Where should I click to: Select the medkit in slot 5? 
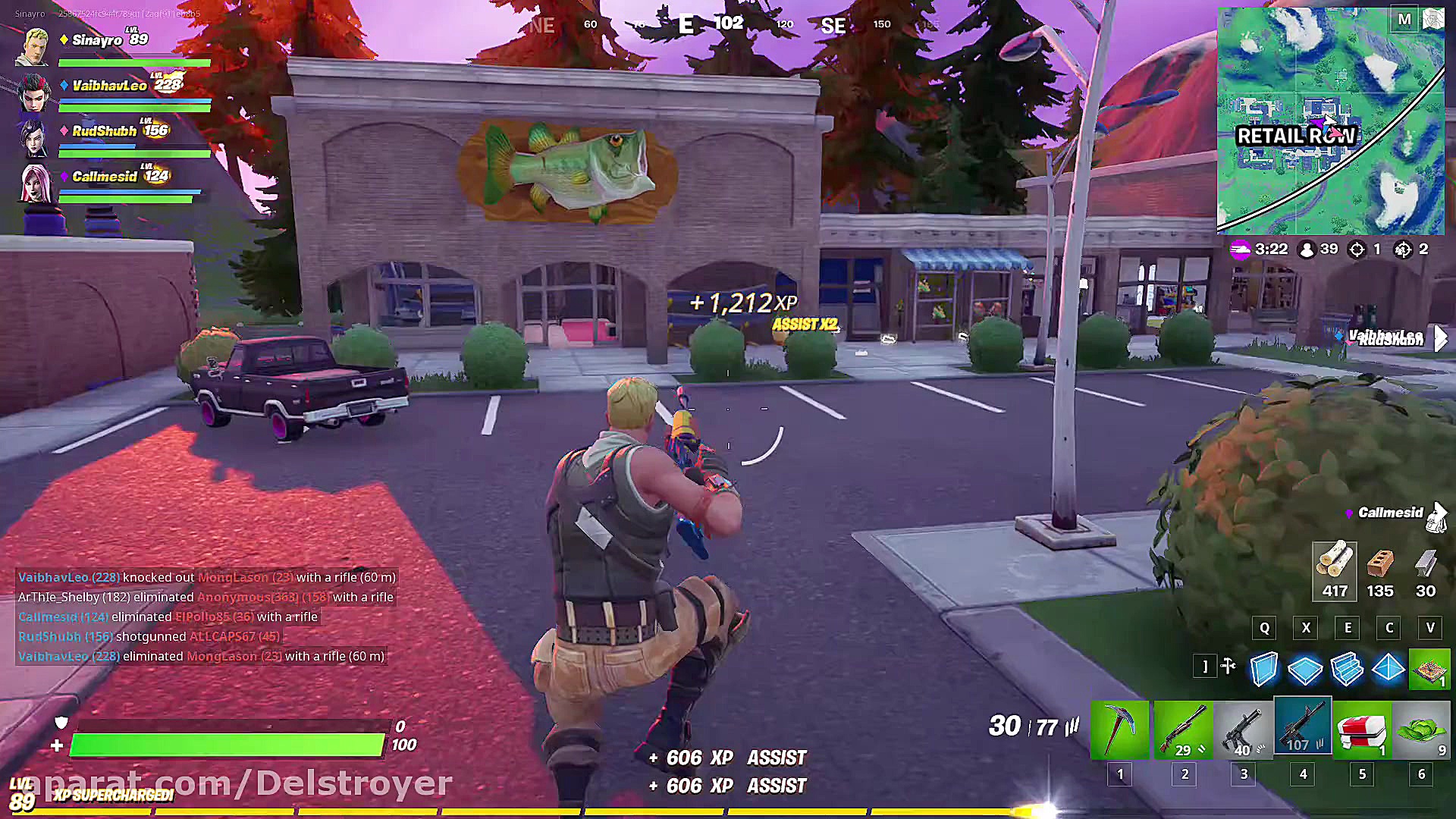coord(1362,728)
